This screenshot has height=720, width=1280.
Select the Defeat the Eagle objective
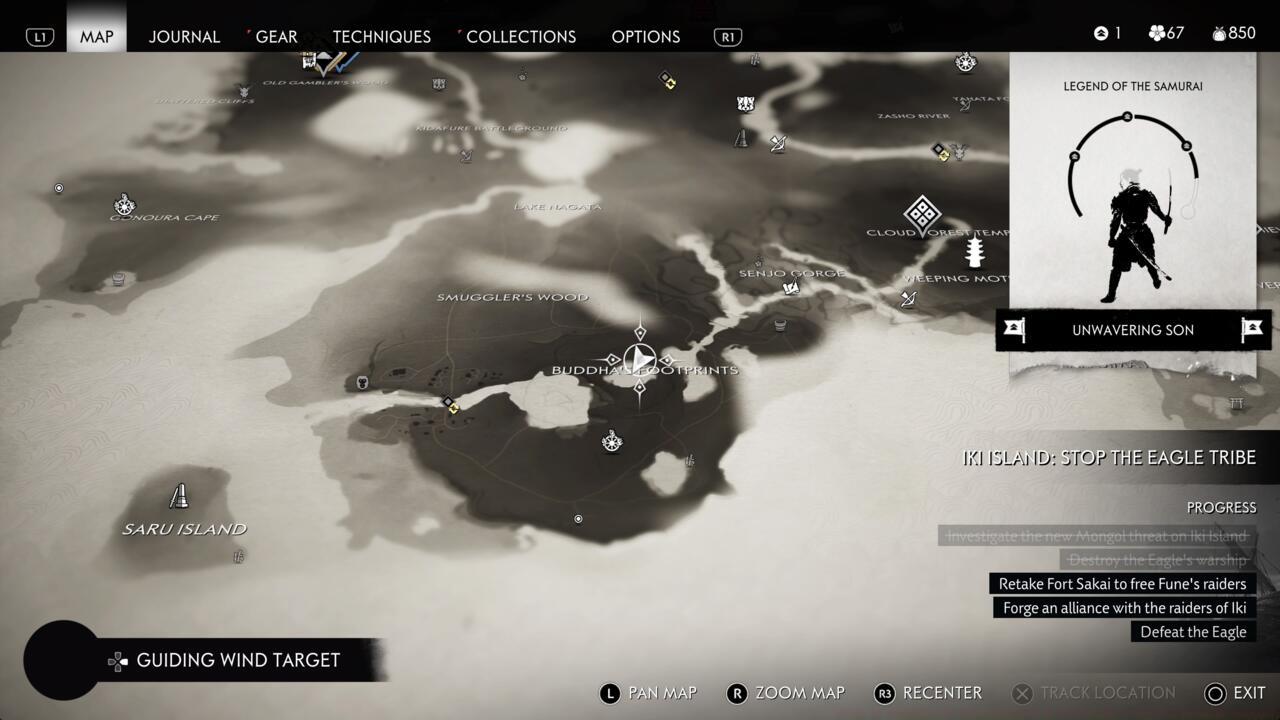click(x=1193, y=632)
